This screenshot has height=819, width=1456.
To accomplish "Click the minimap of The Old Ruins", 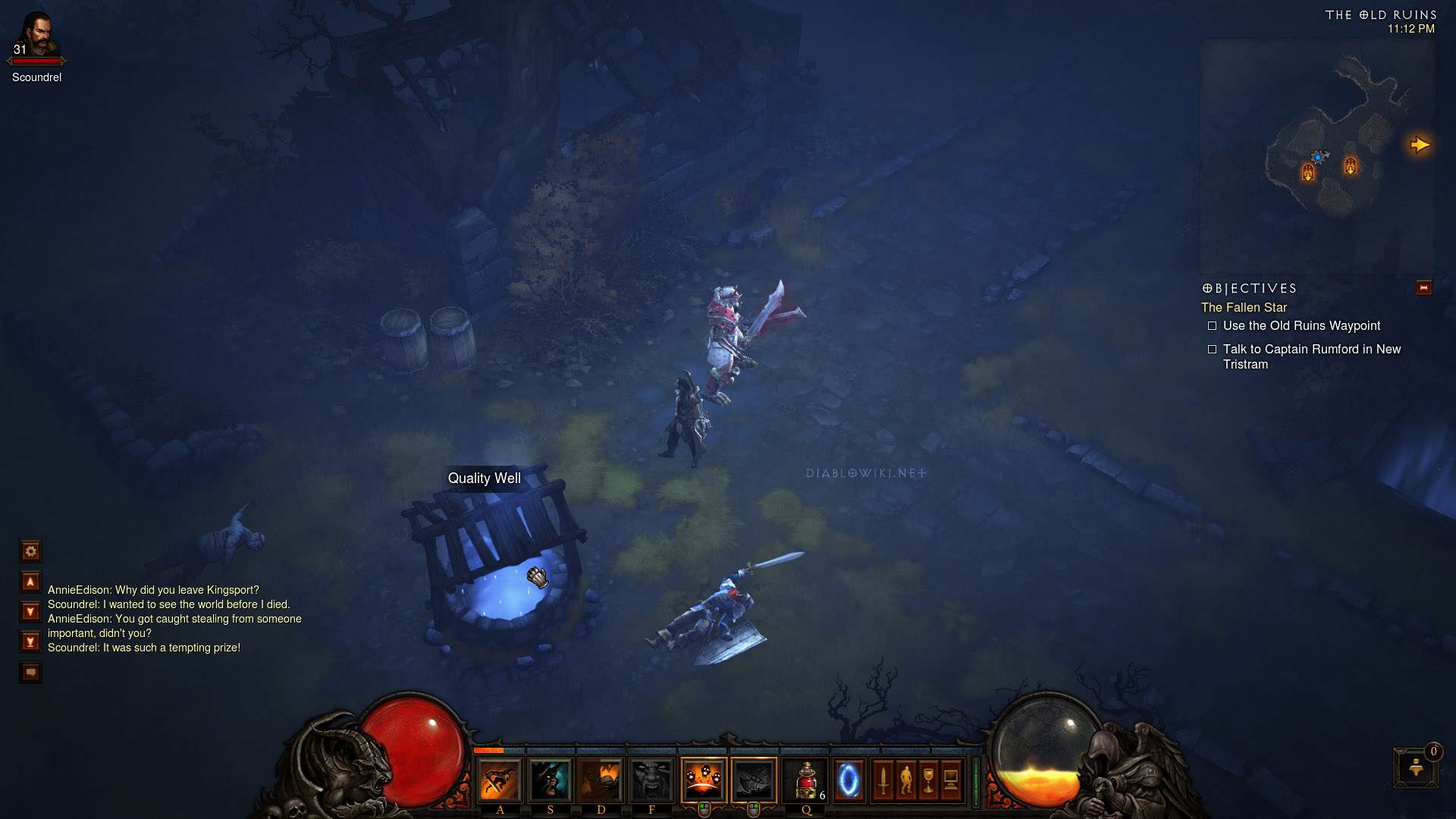I will point(1316,155).
